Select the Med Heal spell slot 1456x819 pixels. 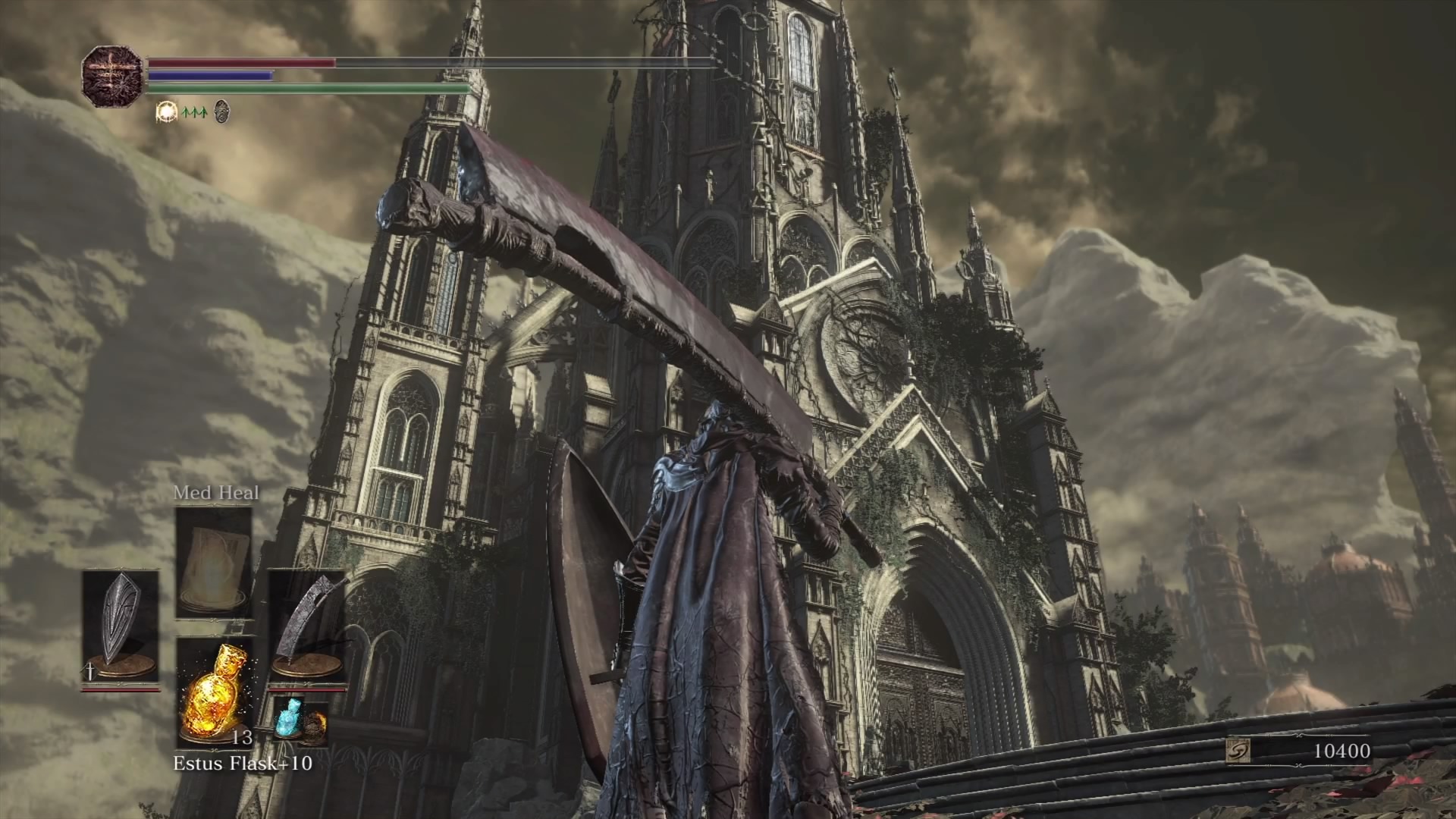coord(214,561)
